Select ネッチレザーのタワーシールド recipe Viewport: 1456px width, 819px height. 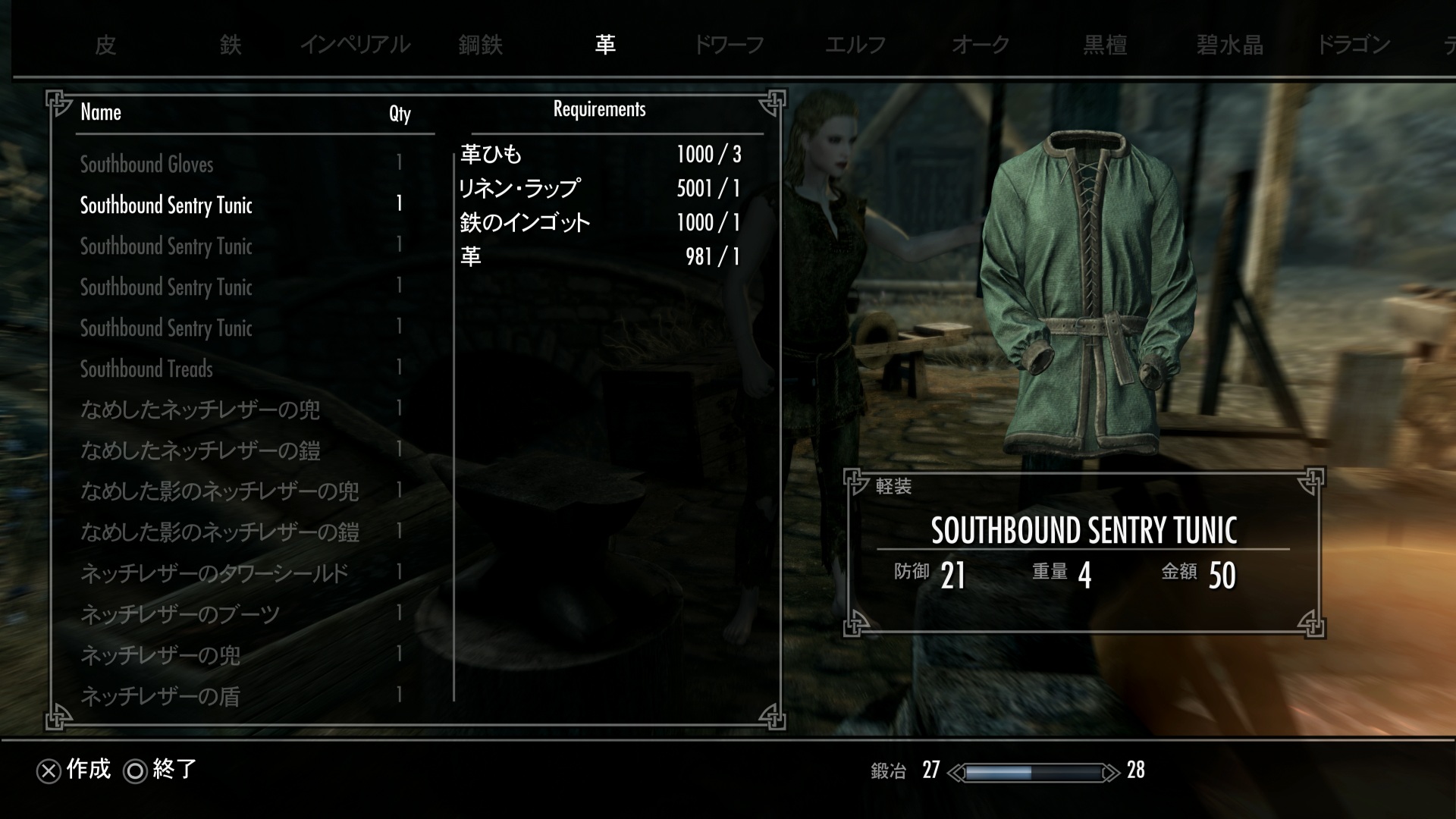[x=215, y=574]
